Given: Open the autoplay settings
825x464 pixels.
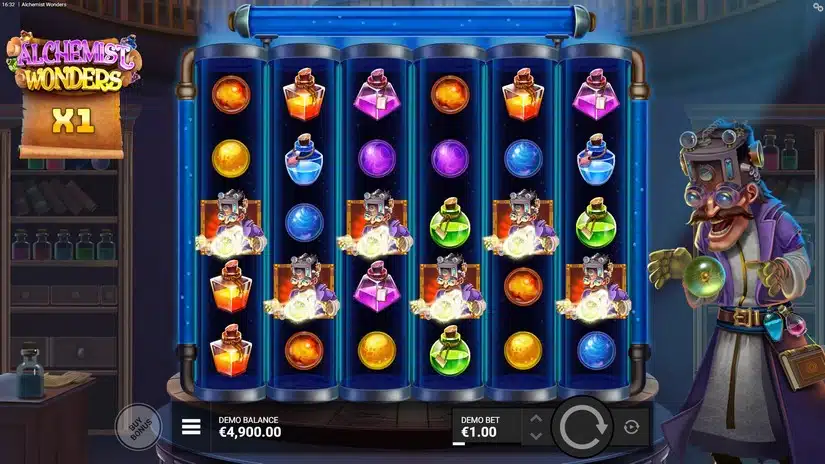Looking at the screenshot, I should 631,427.
